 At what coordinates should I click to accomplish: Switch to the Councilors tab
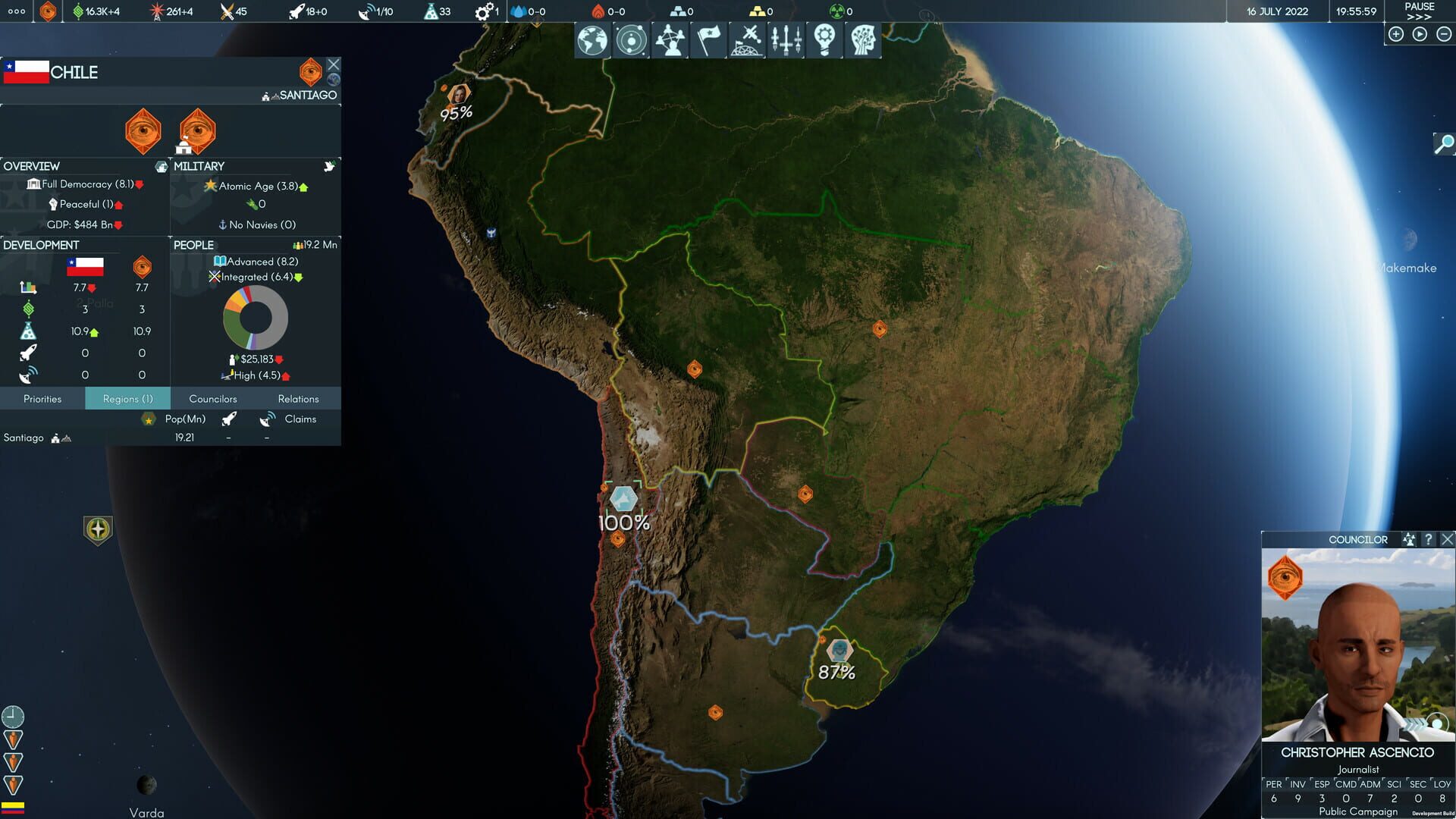tap(212, 398)
